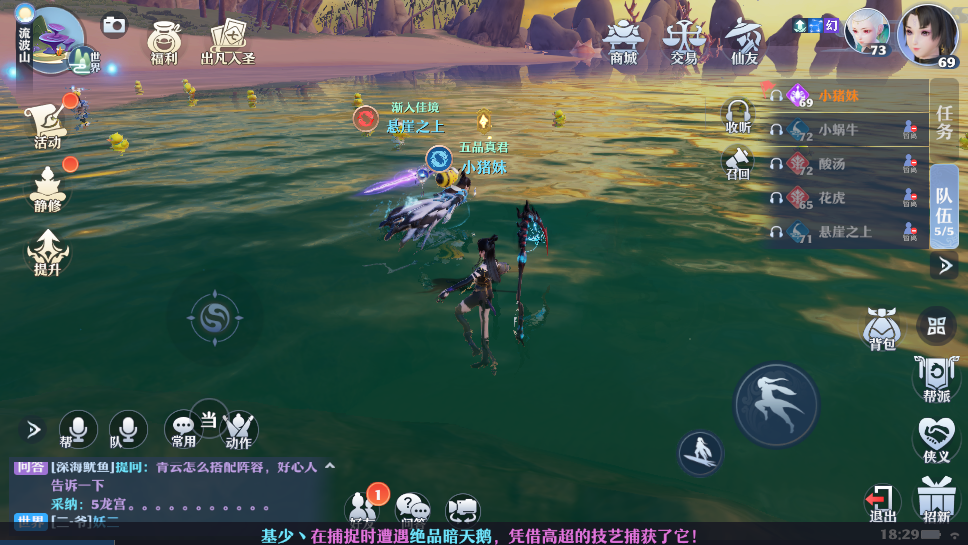
Task: Tap the camera screenshot icon
Action: pos(115,25)
